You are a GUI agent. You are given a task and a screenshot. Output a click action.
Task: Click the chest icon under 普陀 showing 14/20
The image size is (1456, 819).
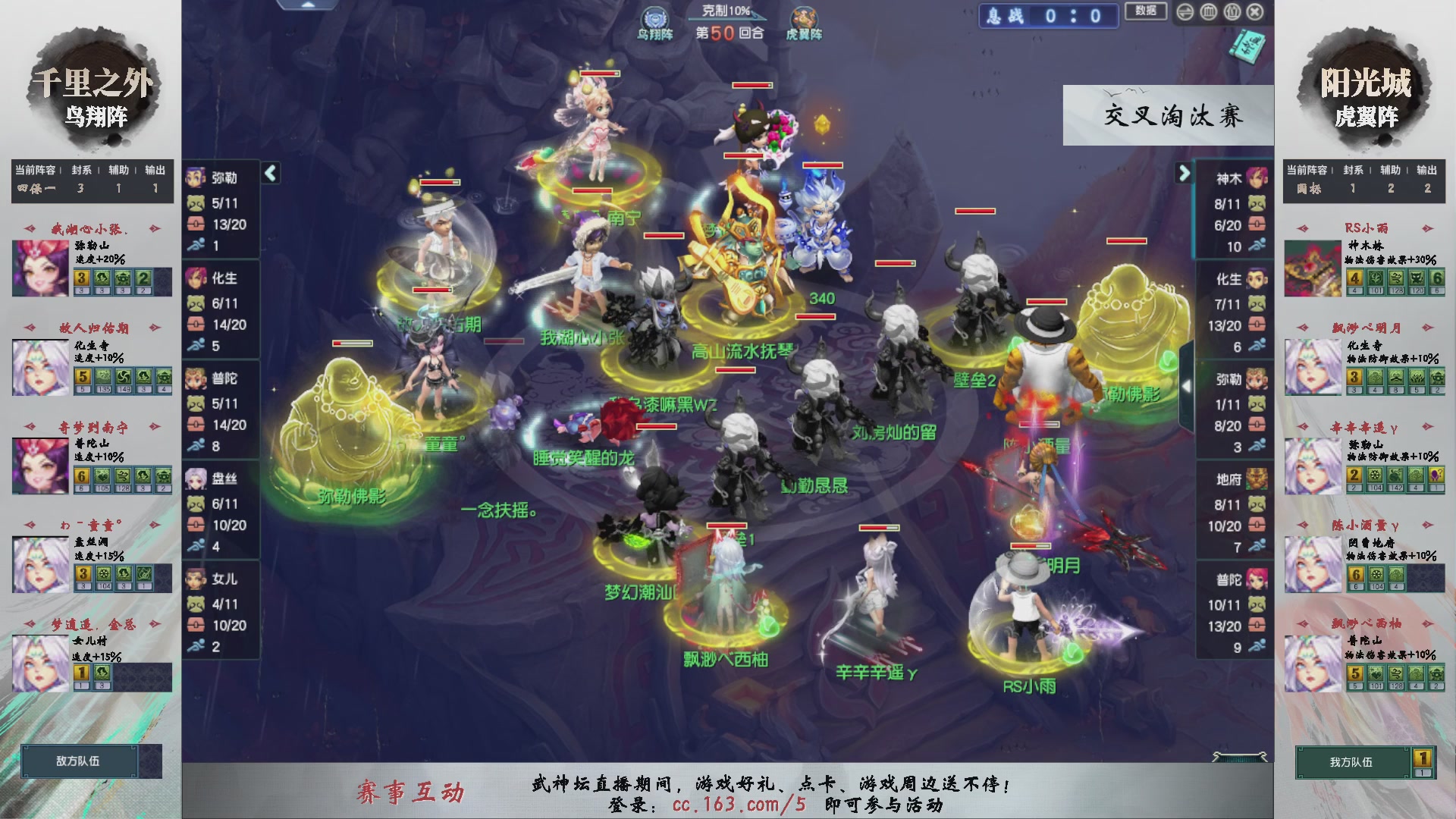pyautogui.click(x=196, y=425)
